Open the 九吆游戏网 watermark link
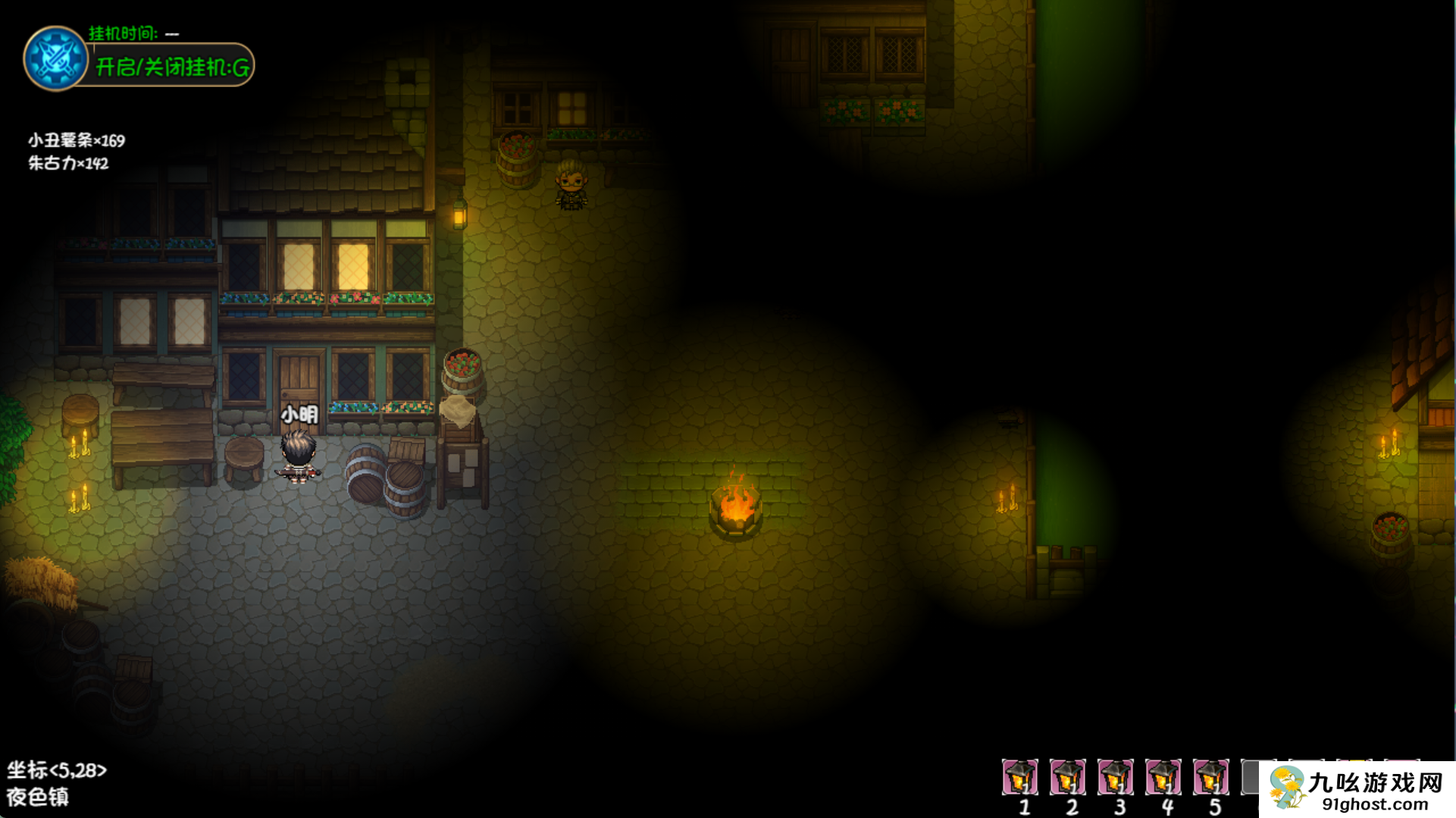This screenshot has width=1456, height=818. pyautogui.click(x=1357, y=790)
